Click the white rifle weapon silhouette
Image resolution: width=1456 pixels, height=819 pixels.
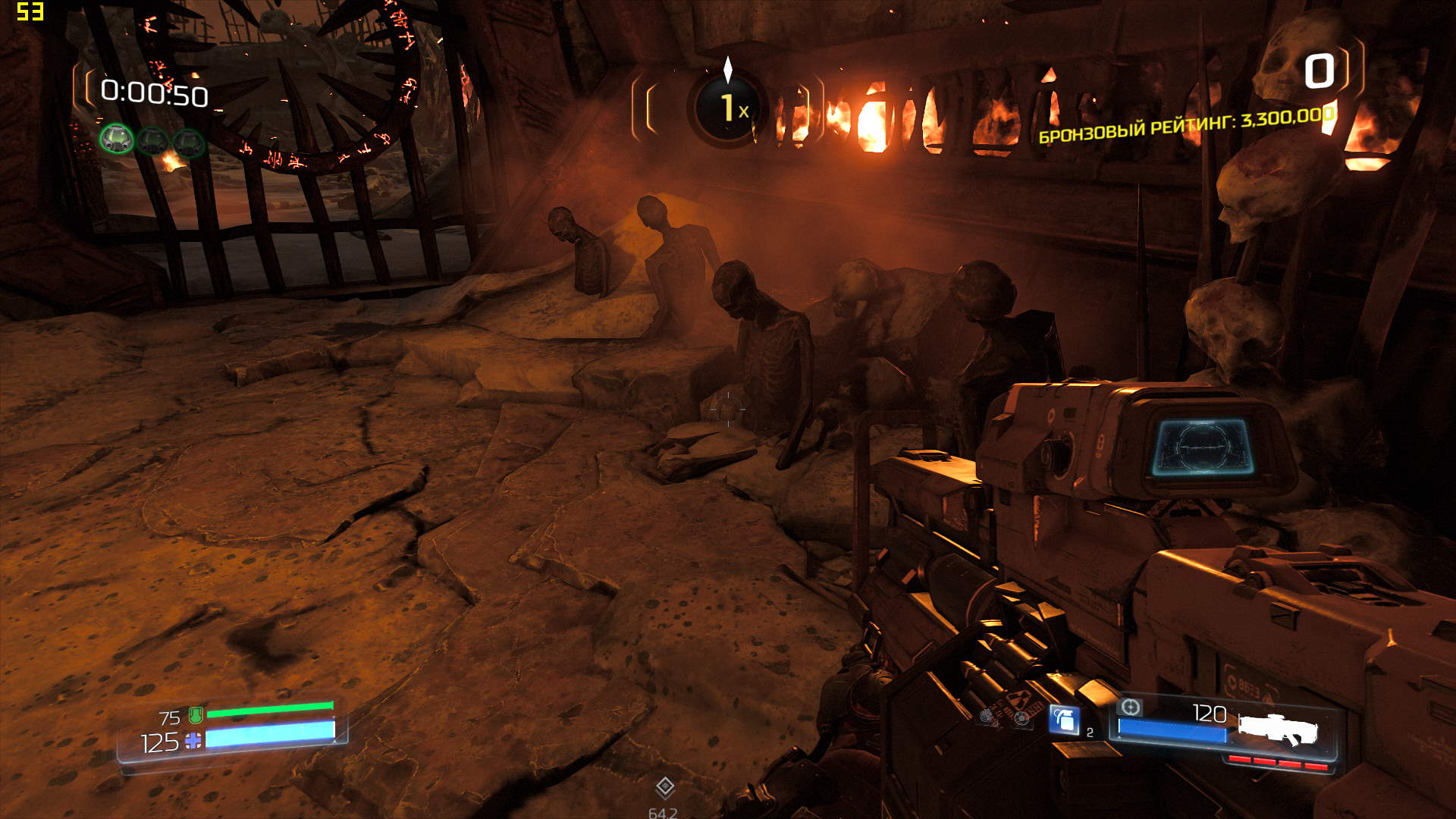click(1279, 729)
